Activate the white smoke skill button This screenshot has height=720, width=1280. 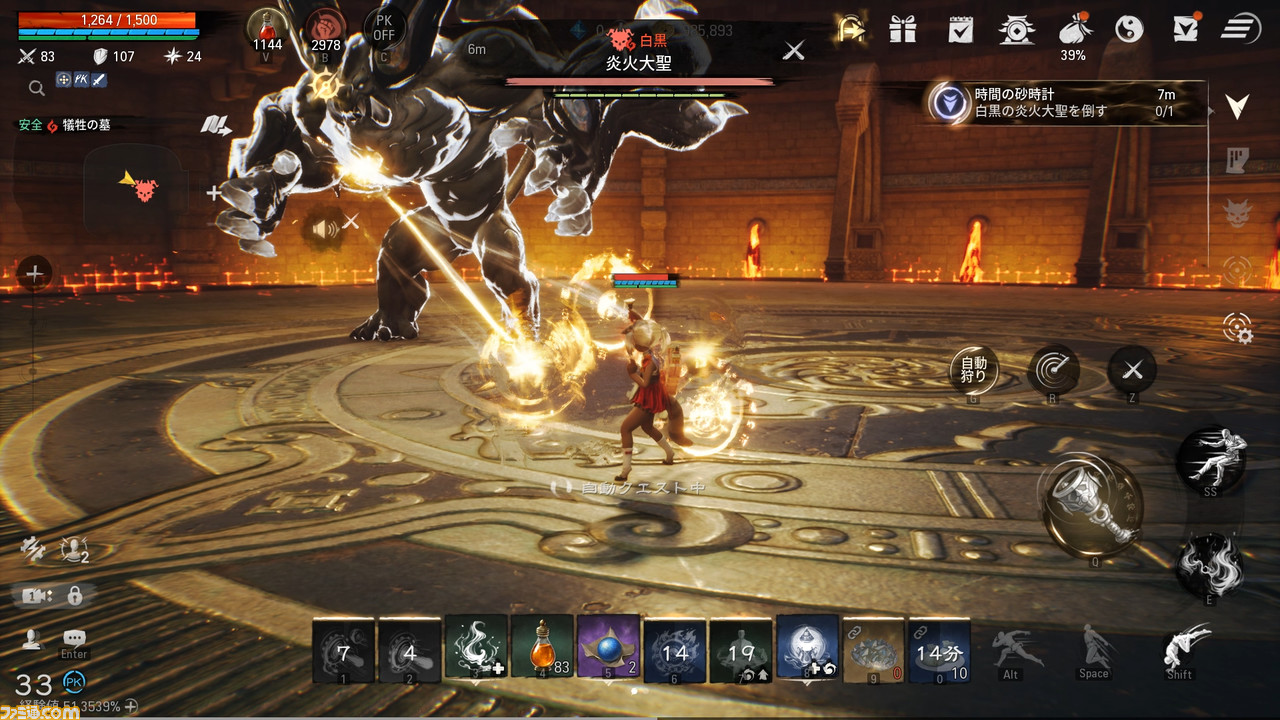pyautogui.click(x=1209, y=563)
